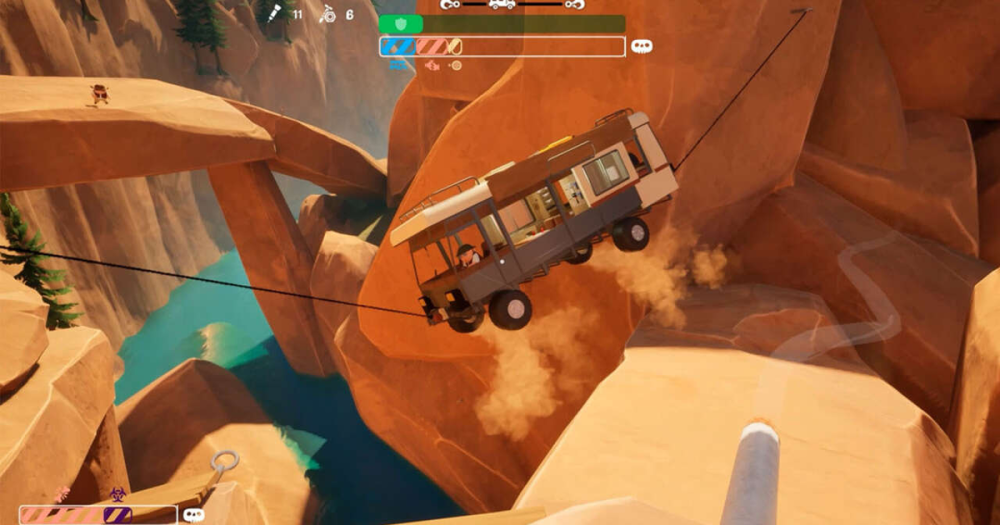The image size is (1000, 525).
Task: Select the red fish status icon
Action: pyautogui.click(x=431, y=66)
